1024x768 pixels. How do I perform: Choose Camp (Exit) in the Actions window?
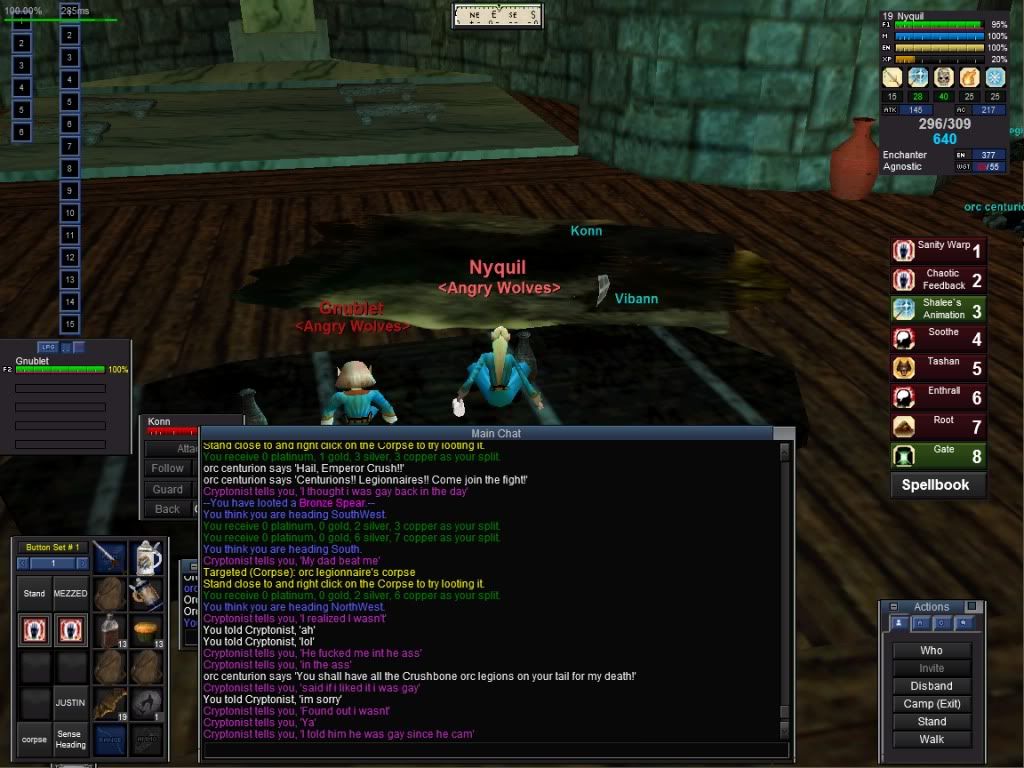(x=931, y=704)
